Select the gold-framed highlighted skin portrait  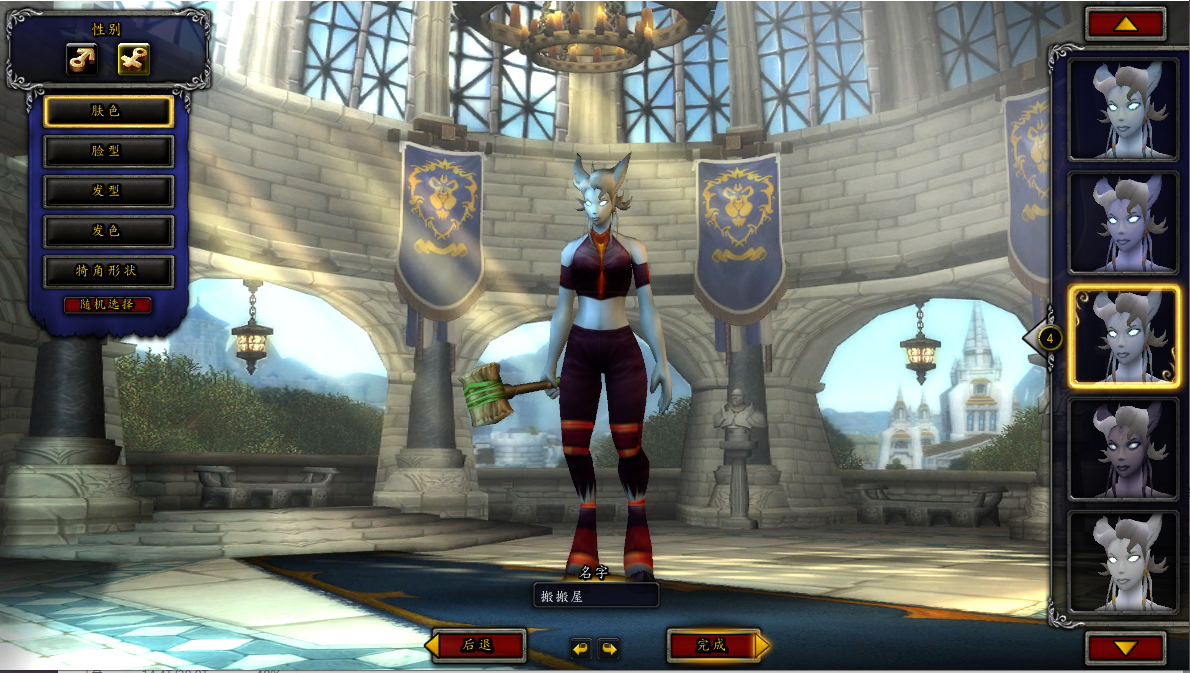click(1122, 338)
